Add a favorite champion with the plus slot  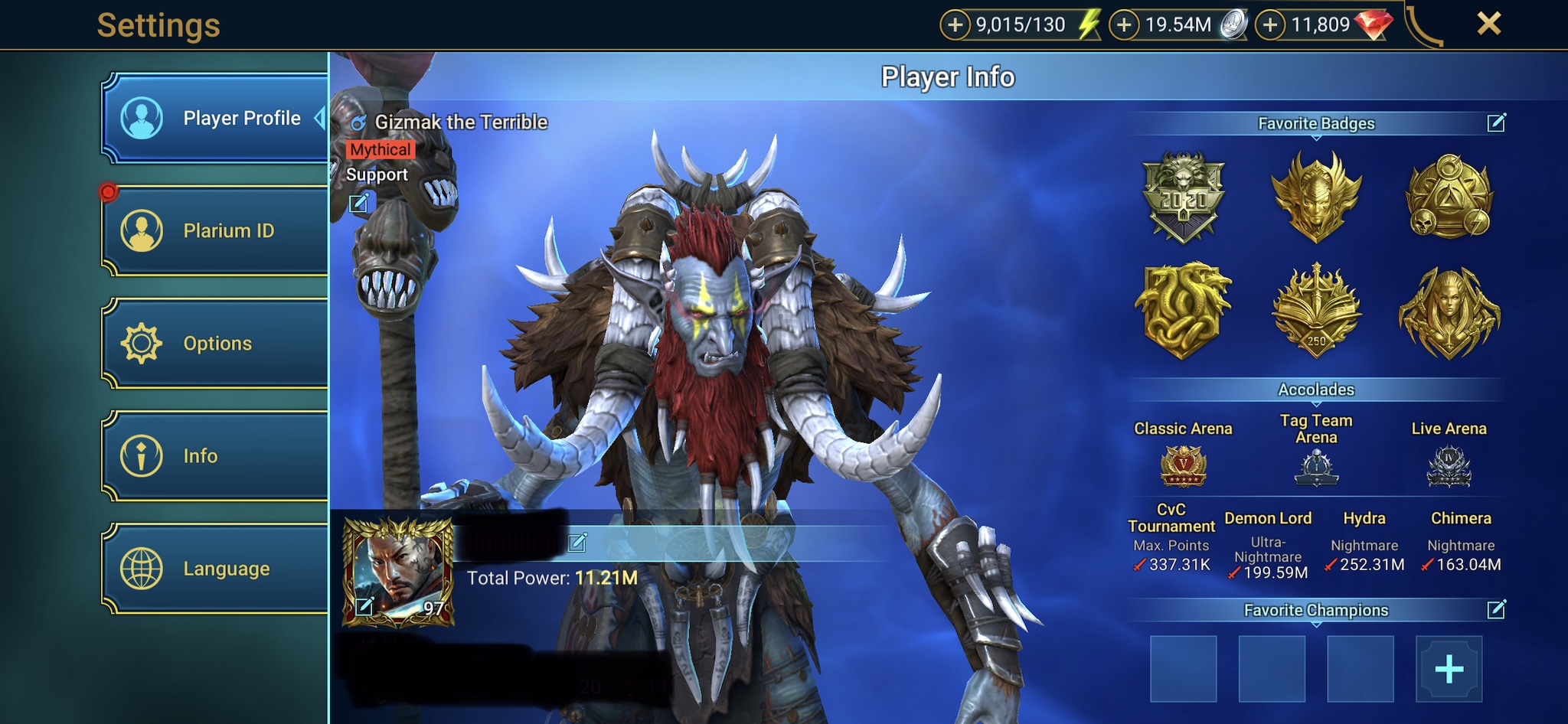[1449, 669]
